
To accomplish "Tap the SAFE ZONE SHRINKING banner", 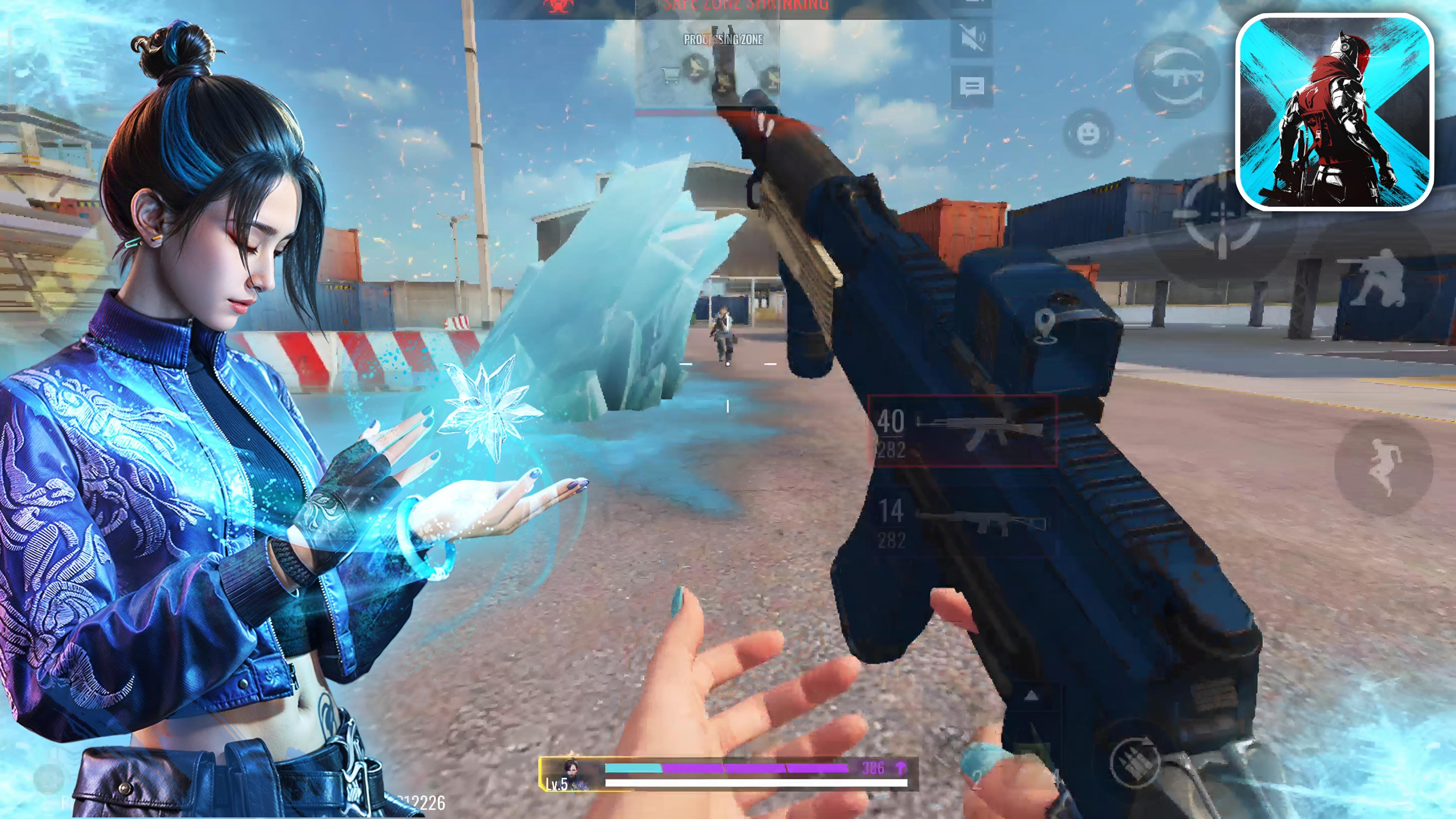I will tap(729, 5).
